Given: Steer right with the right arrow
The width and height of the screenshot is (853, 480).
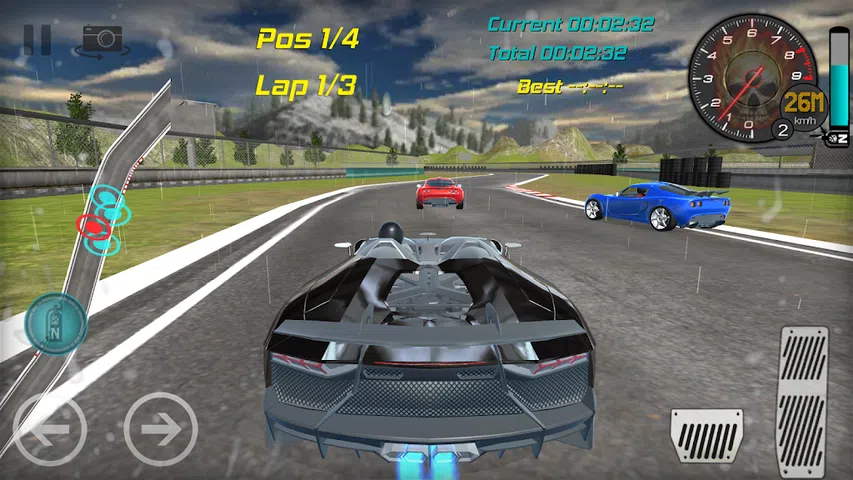Looking at the screenshot, I should coord(160,429).
